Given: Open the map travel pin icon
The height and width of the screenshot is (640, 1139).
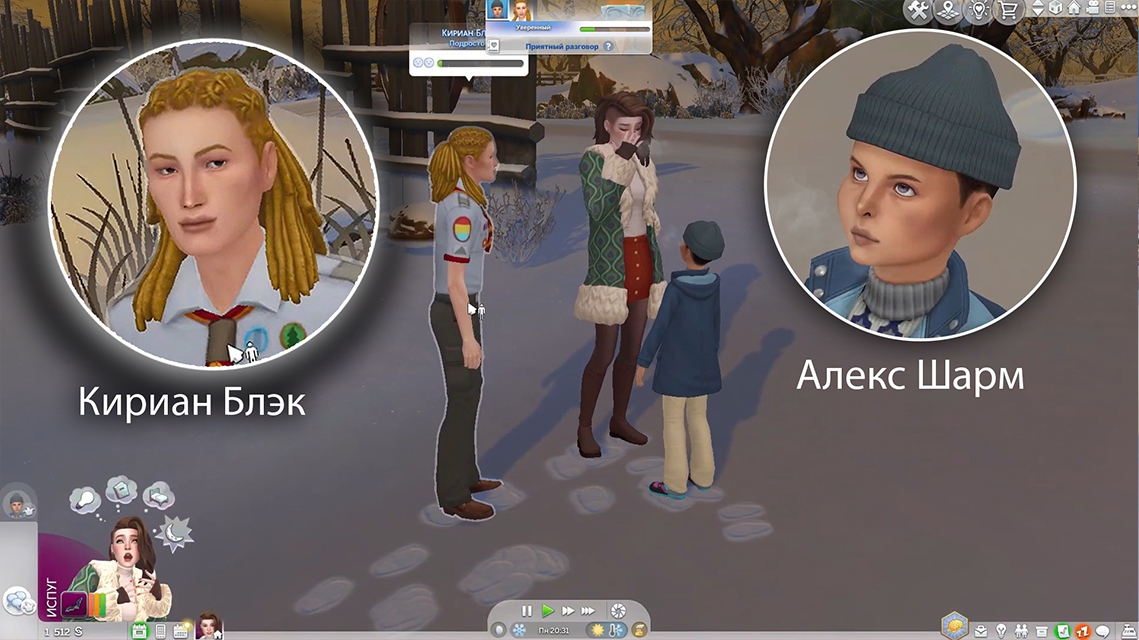Looking at the screenshot, I should 946,10.
